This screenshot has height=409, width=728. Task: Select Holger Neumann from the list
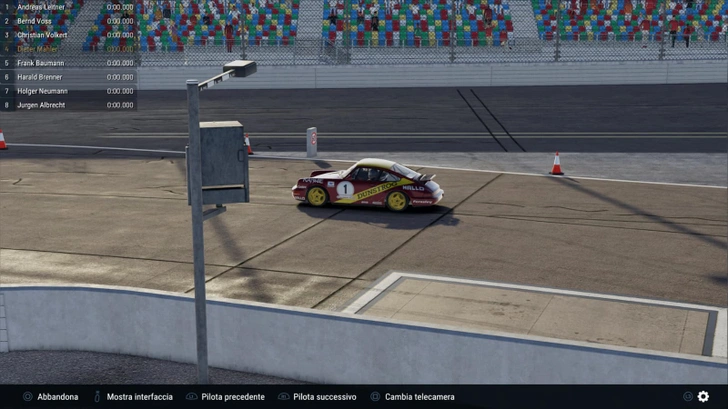[x=68, y=91]
